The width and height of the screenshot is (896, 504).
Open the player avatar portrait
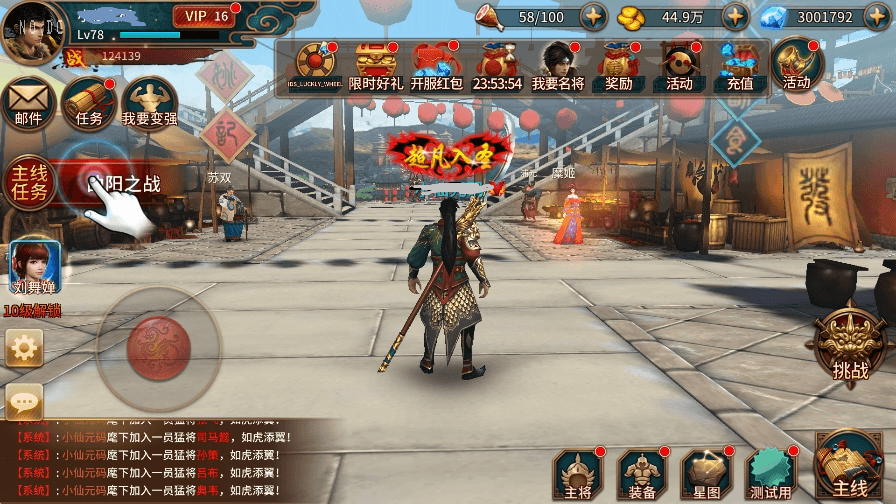pos(30,33)
